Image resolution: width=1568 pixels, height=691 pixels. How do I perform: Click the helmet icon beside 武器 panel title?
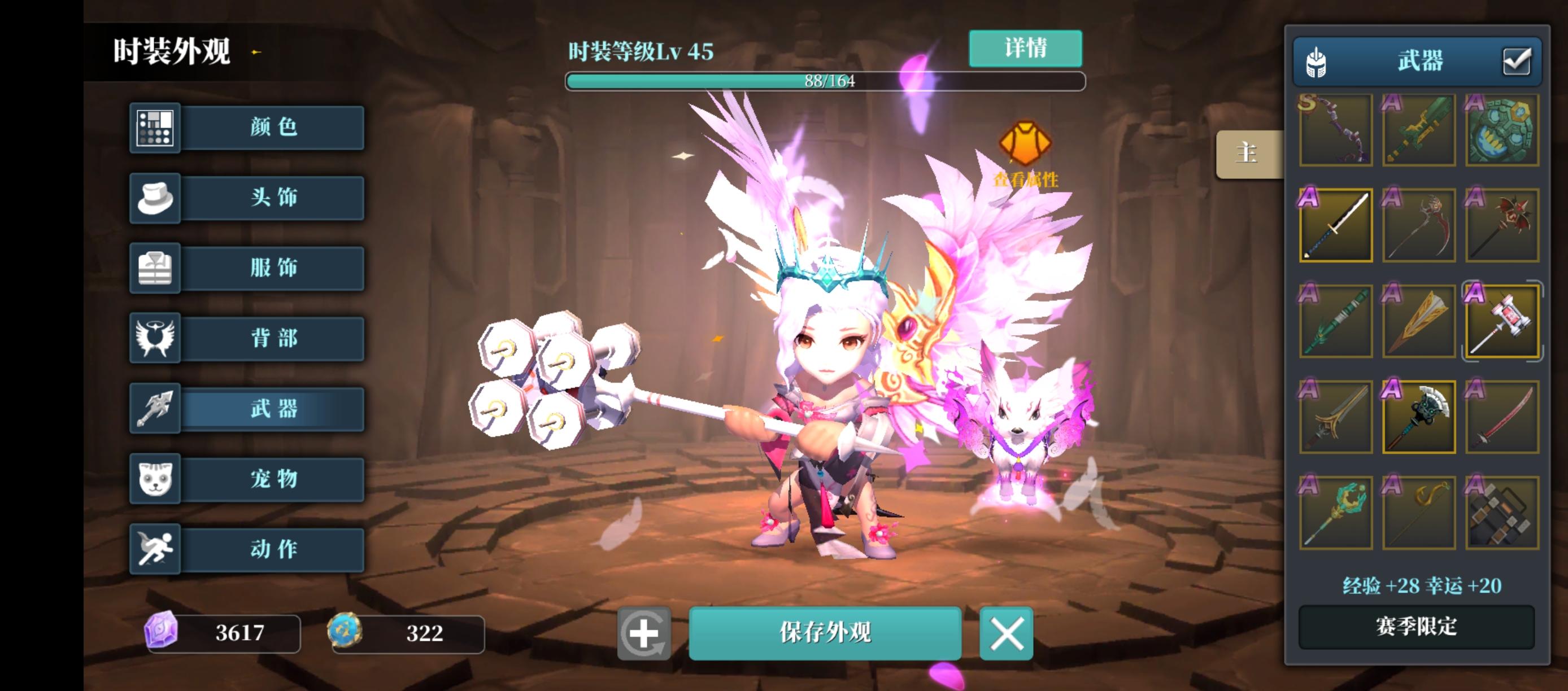[1317, 61]
